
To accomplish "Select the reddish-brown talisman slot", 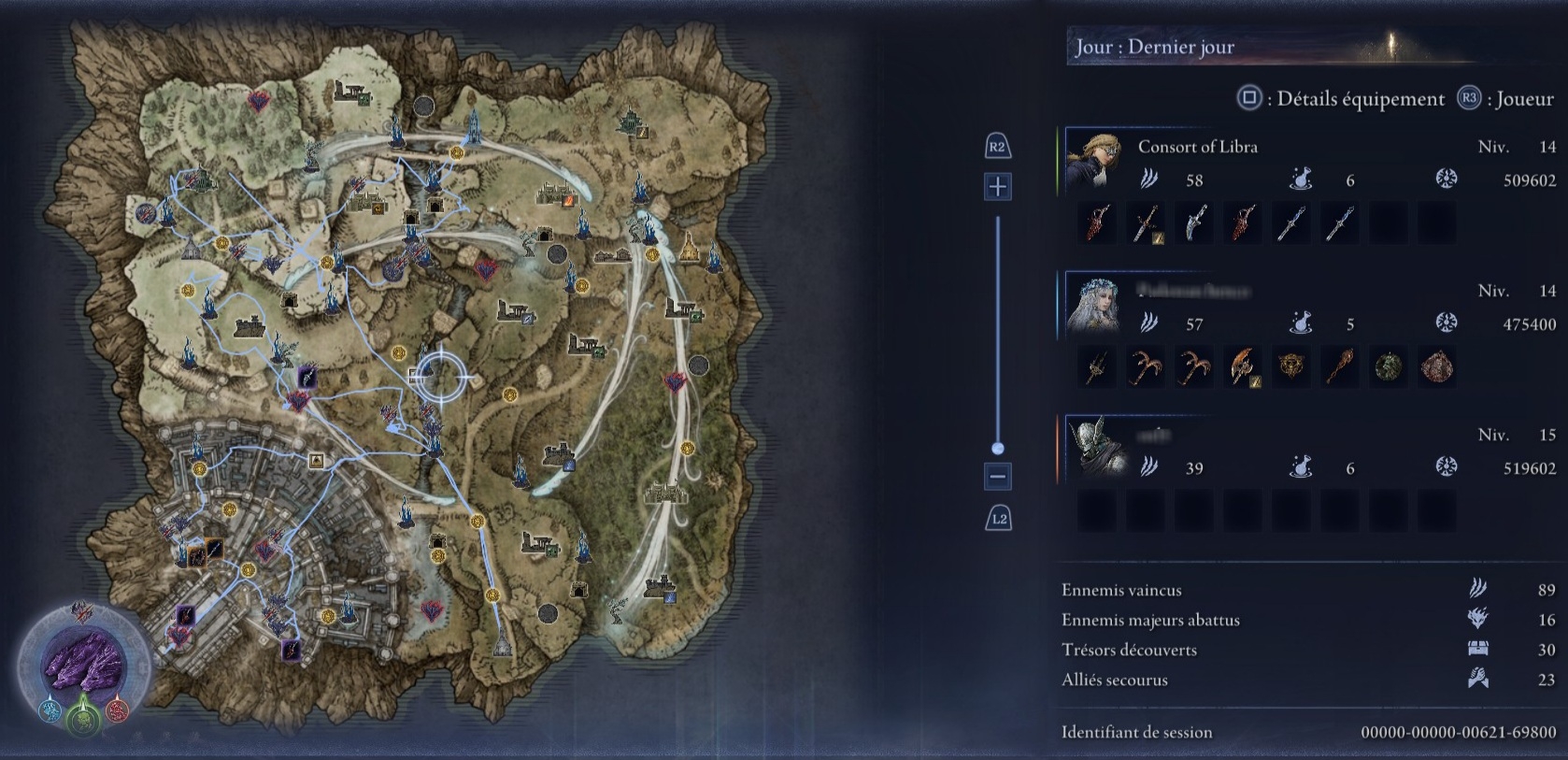I will [1437, 367].
